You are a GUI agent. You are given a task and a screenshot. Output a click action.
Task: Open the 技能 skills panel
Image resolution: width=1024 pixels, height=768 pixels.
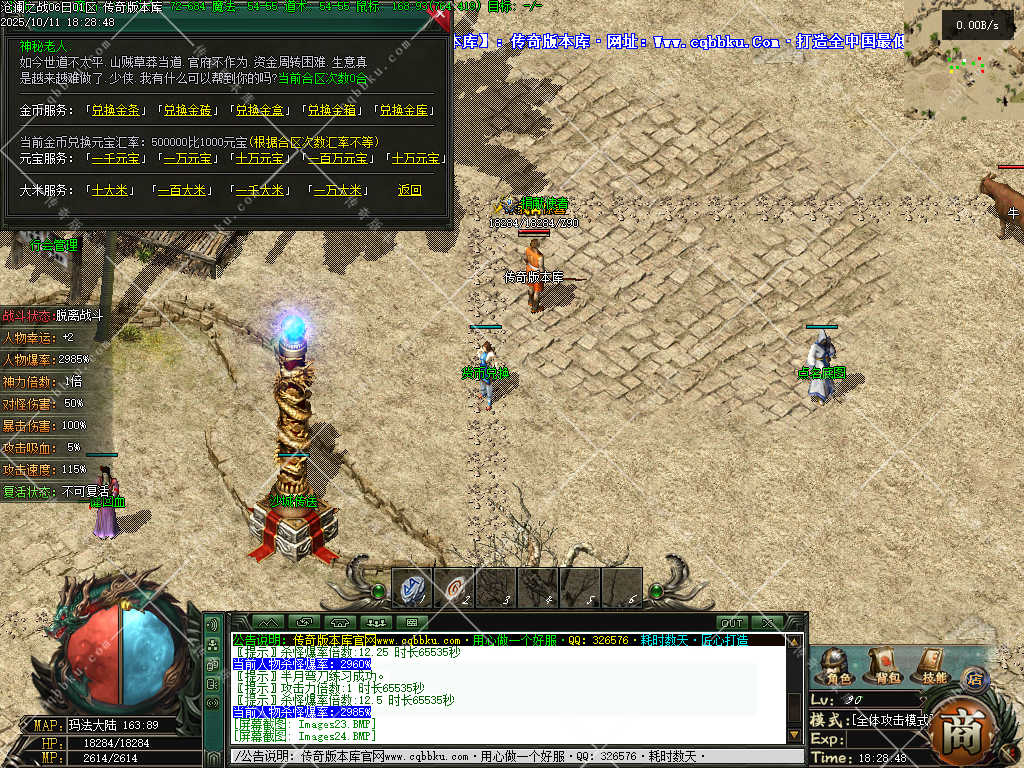coord(932,665)
